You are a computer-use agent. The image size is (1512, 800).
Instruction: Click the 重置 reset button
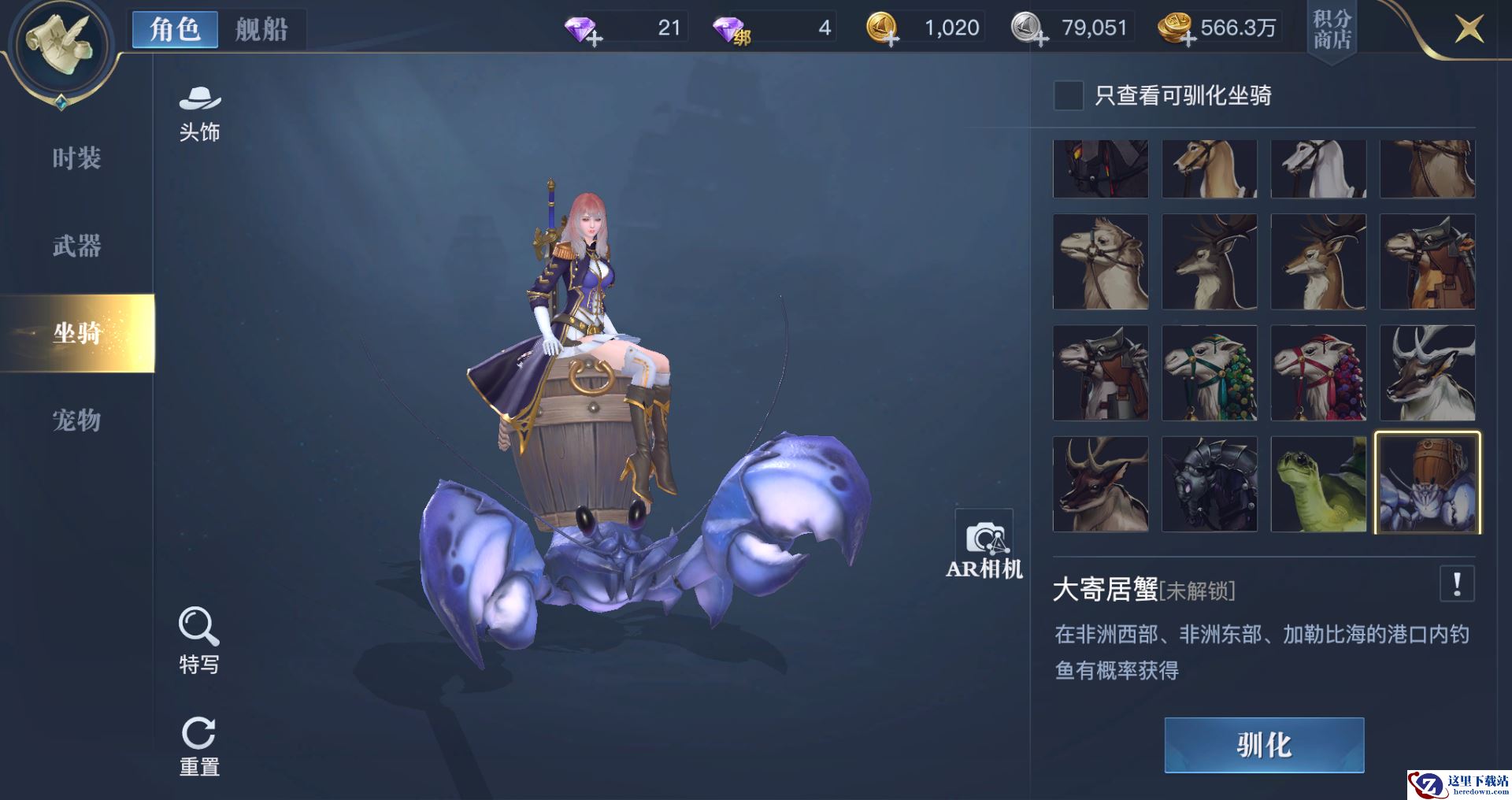[x=198, y=746]
